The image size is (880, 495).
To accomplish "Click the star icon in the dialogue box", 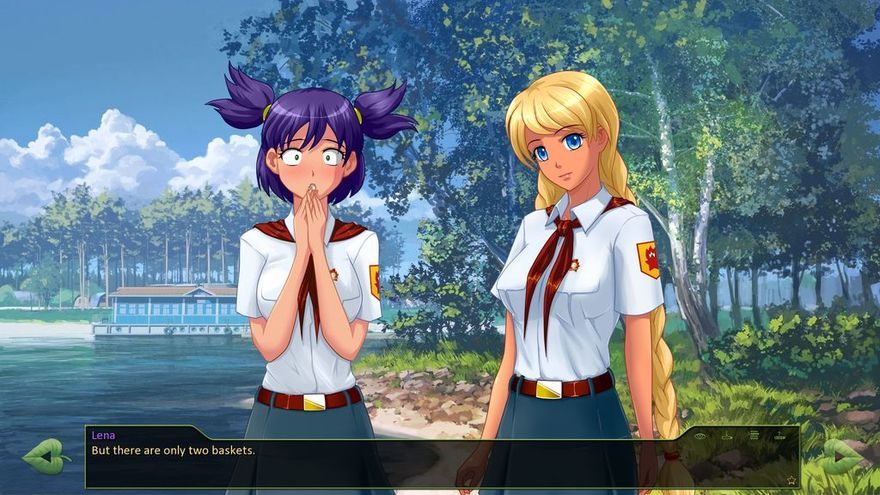I will point(791,480).
